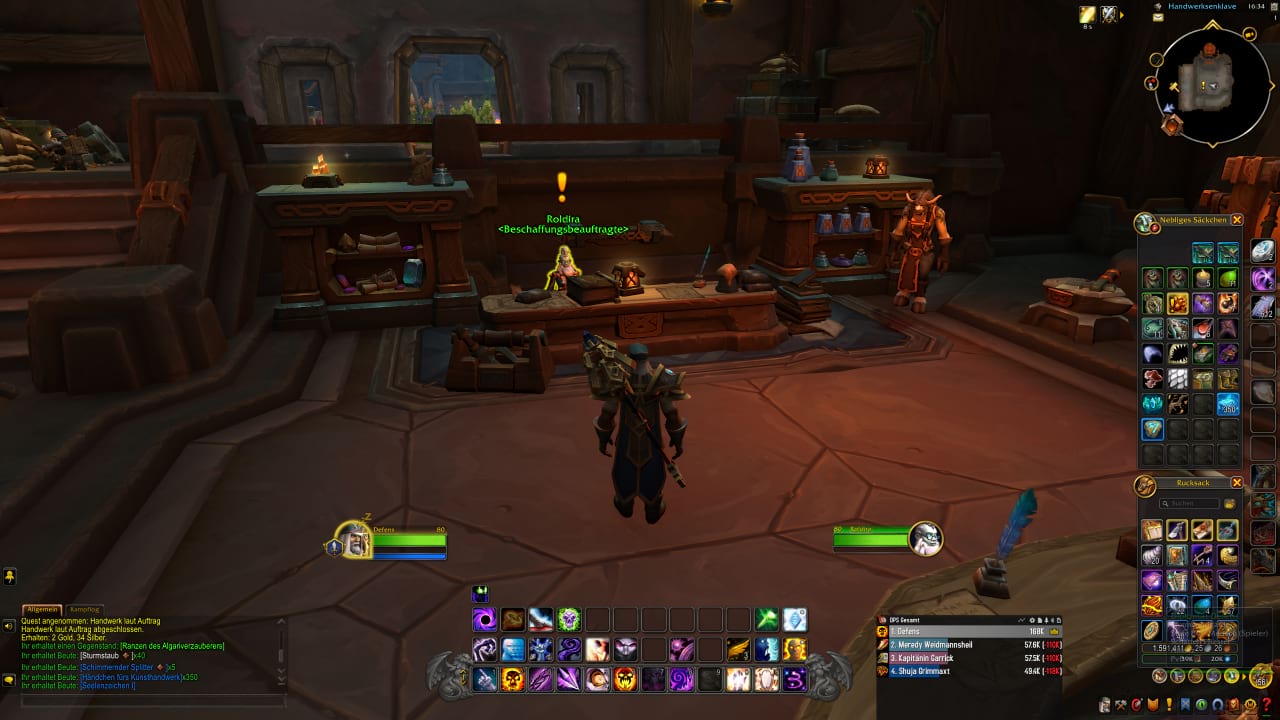Select the green droplet item in bag

tap(1228, 278)
